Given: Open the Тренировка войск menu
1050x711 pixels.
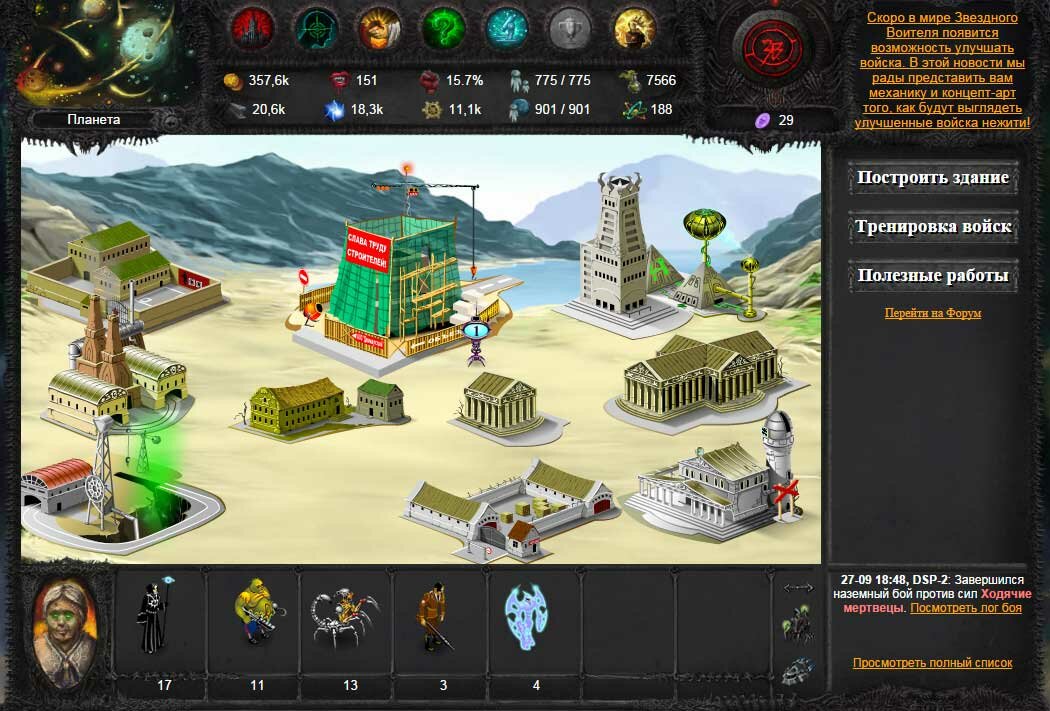Looking at the screenshot, I should point(932,227).
